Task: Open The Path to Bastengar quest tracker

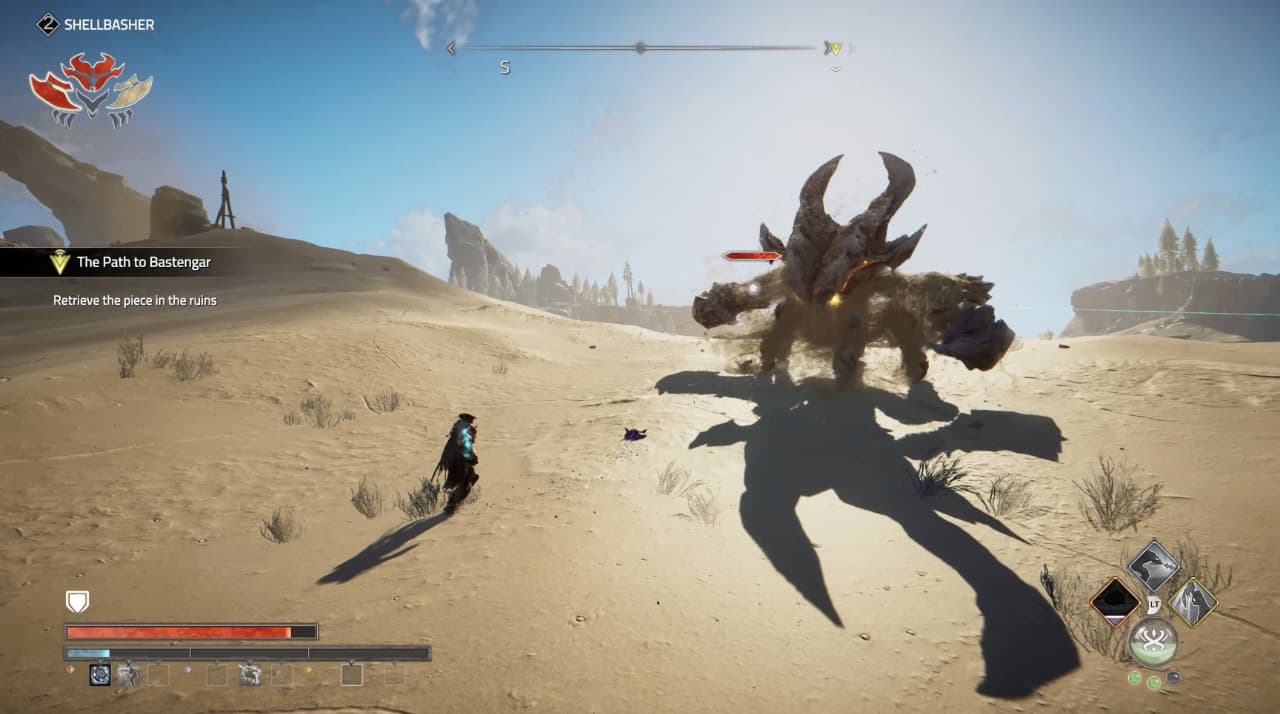Action: tap(143, 263)
